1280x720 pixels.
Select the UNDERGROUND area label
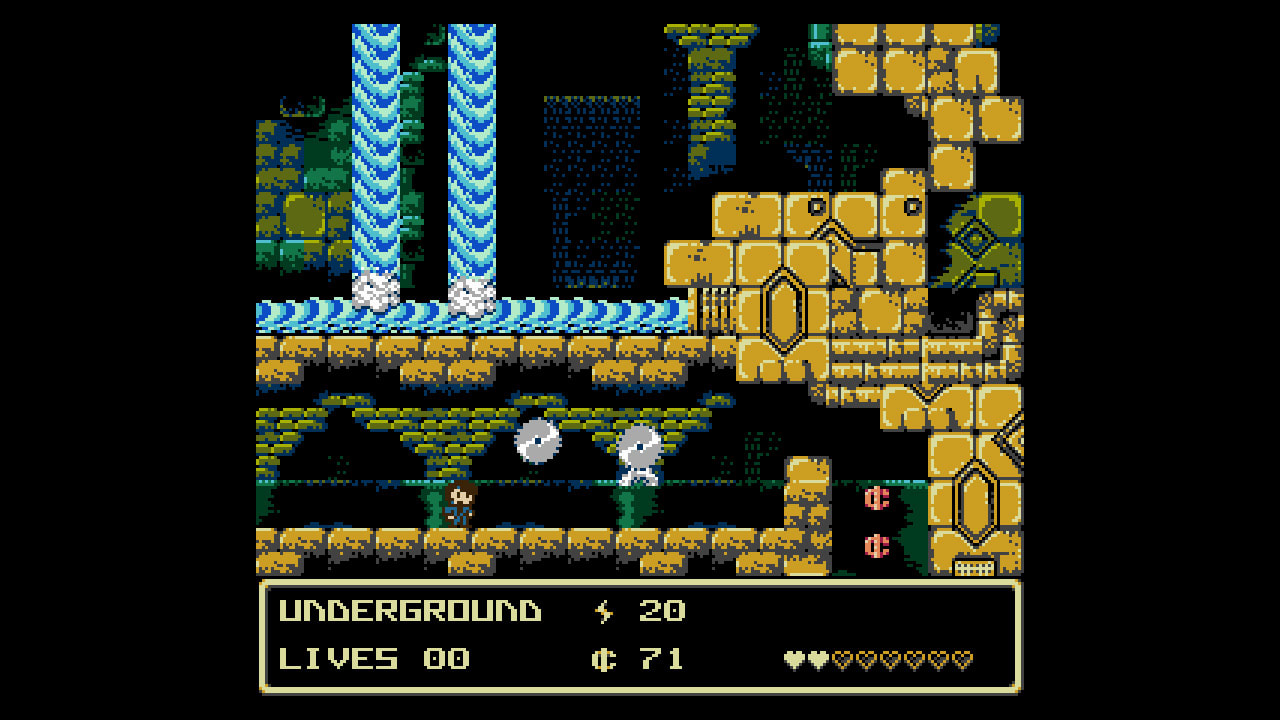click(410, 610)
